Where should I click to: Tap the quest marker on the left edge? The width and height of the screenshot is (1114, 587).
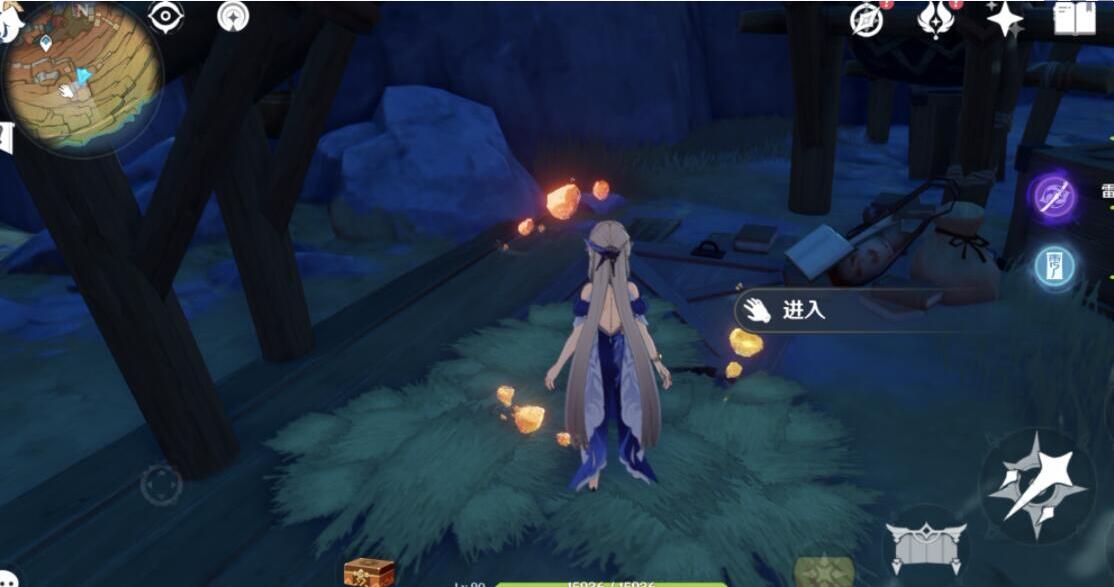coord(6,137)
